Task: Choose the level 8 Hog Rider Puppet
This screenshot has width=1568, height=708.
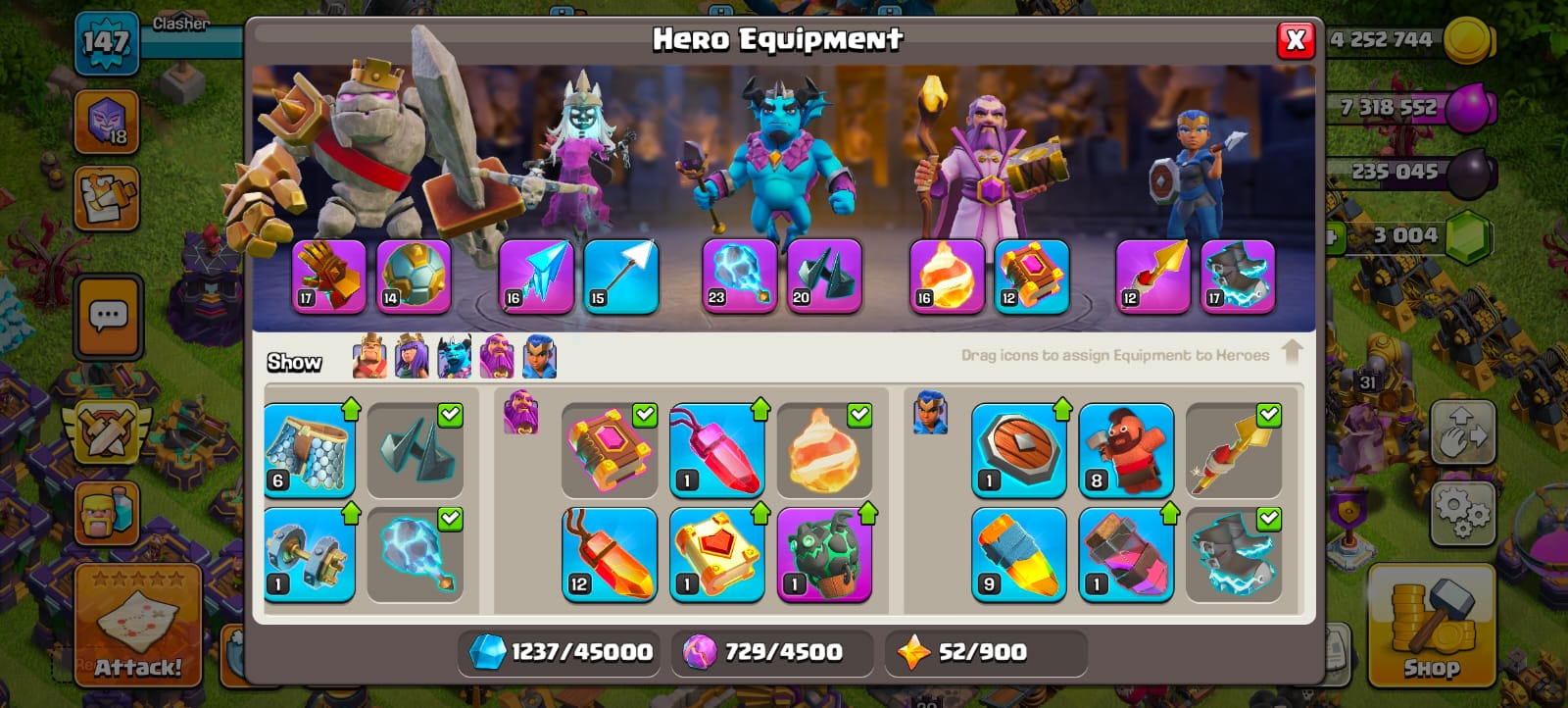Action: click(1126, 451)
